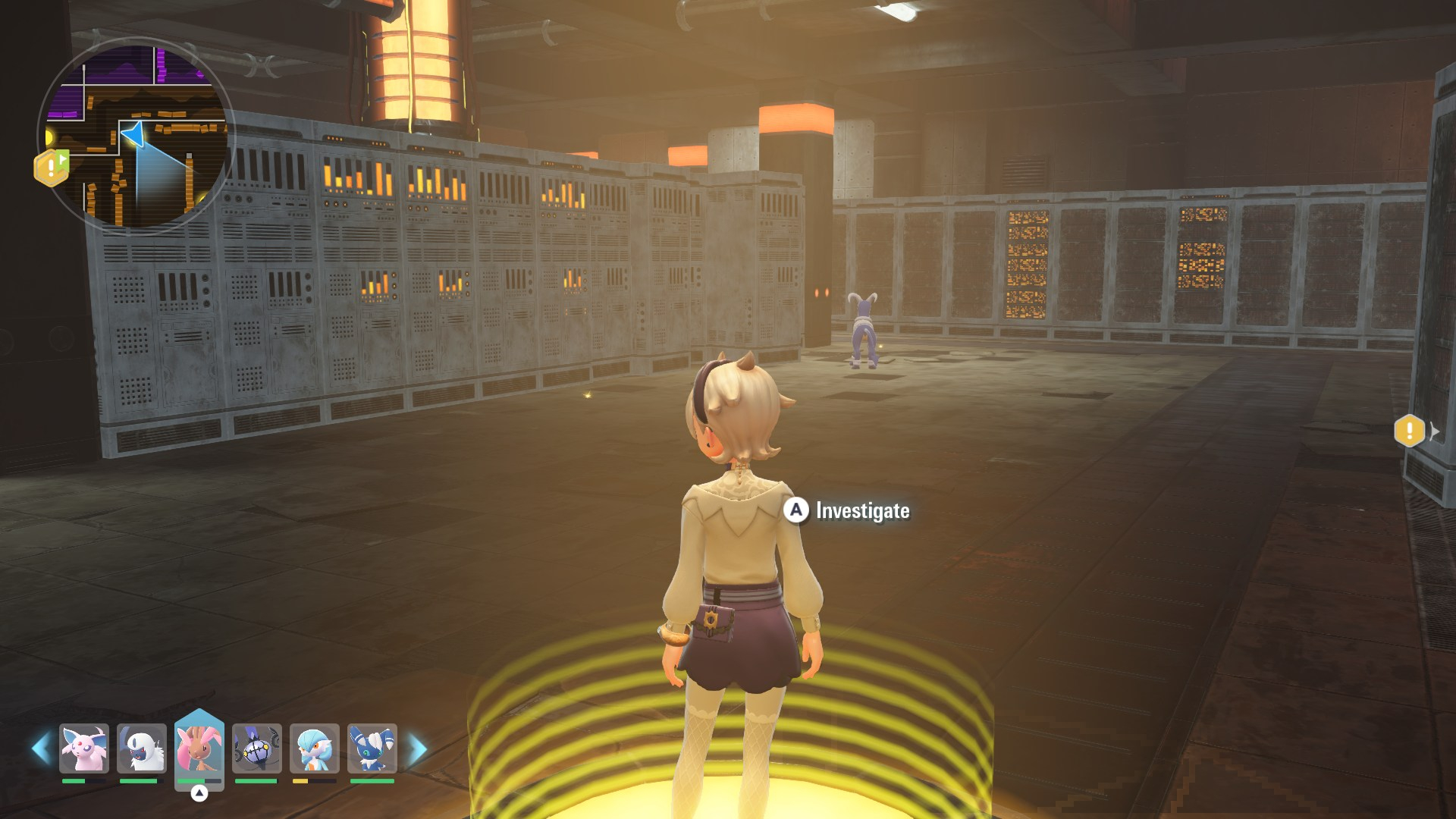Switch to Chandelure in the party
Screen dimensions: 1456x819
[257, 748]
